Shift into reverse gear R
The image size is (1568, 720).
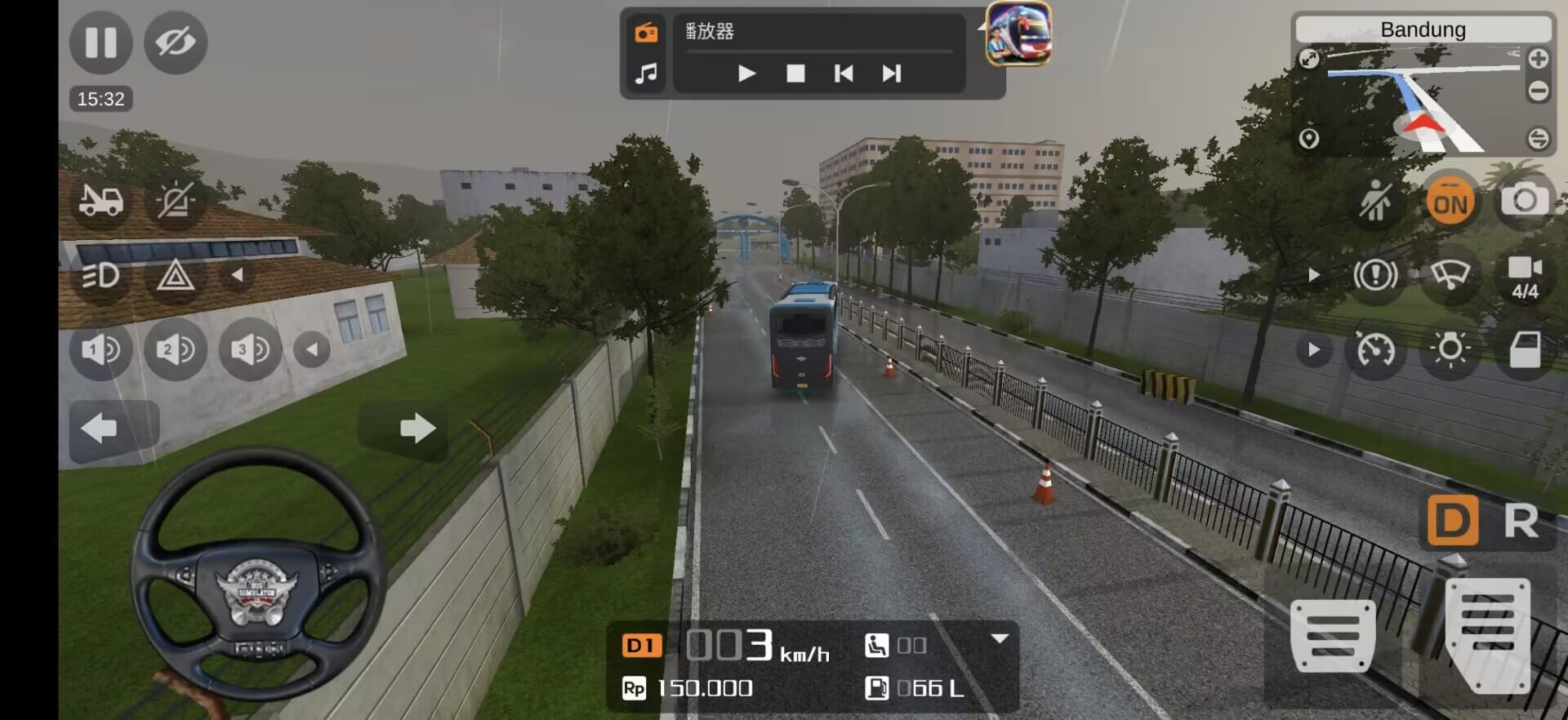(1521, 522)
